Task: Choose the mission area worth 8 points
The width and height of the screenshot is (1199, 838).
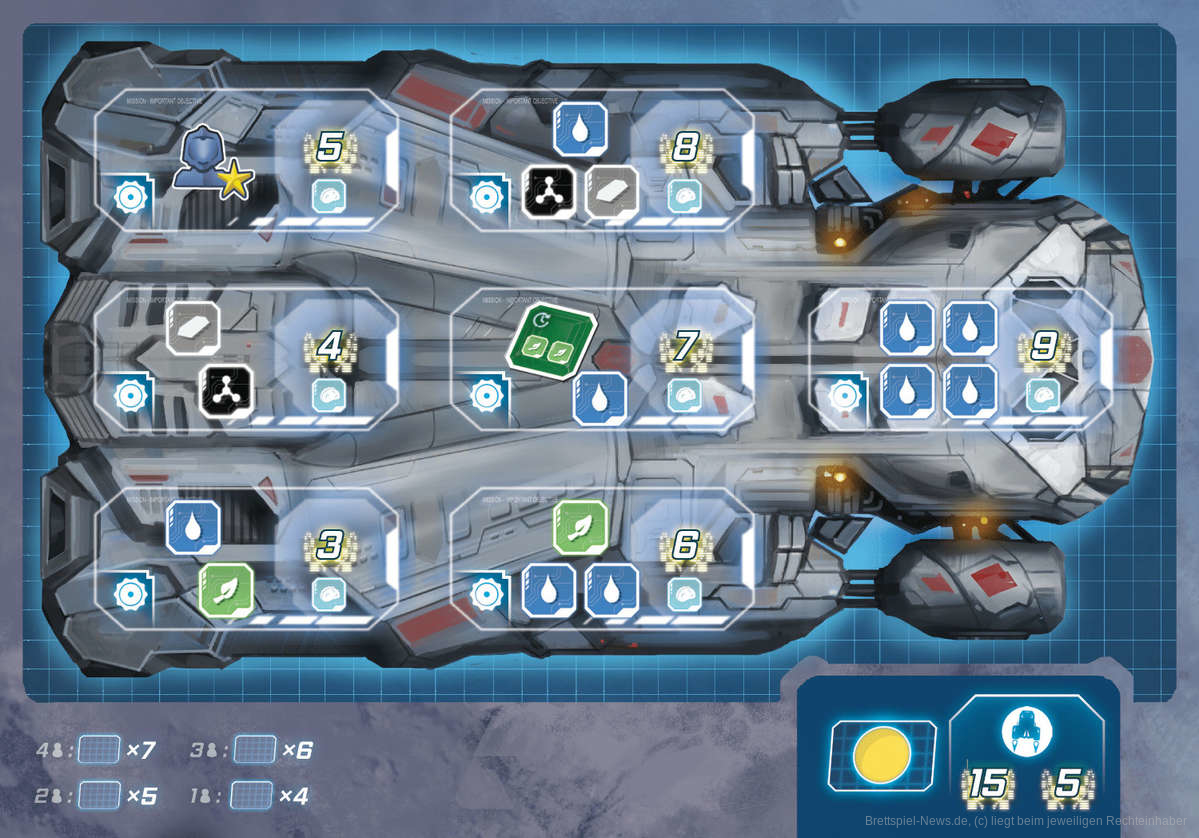Action: coord(602,160)
